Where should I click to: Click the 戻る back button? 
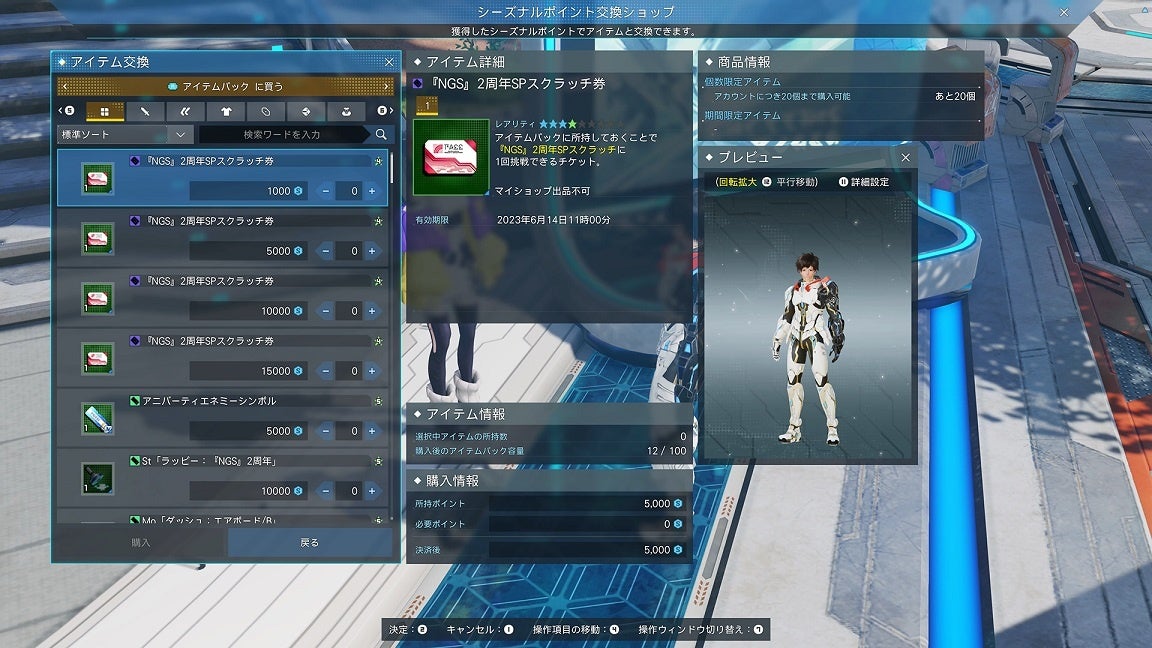[x=310, y=543]
